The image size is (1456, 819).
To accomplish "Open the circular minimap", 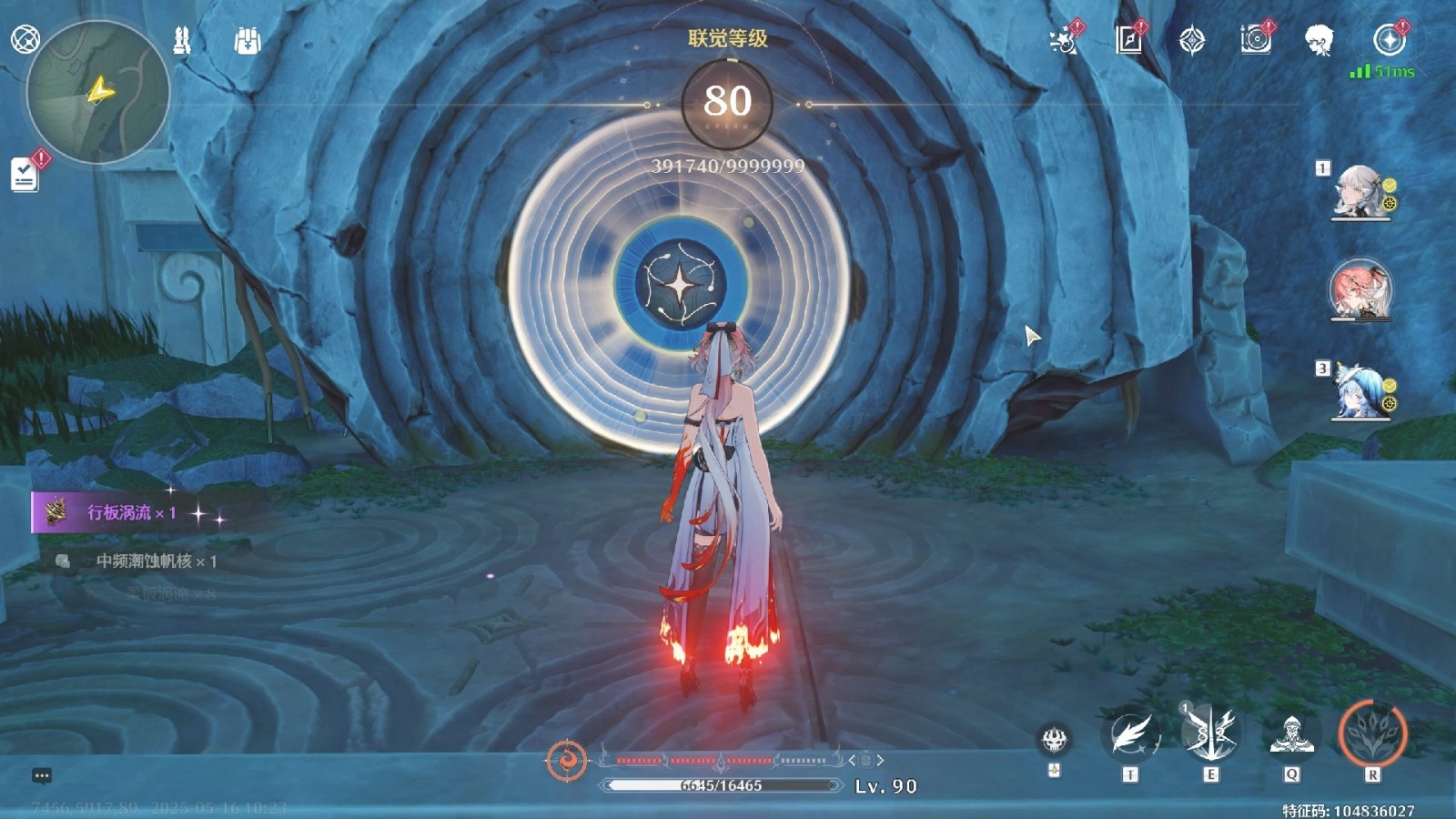I will coord(97,93).
